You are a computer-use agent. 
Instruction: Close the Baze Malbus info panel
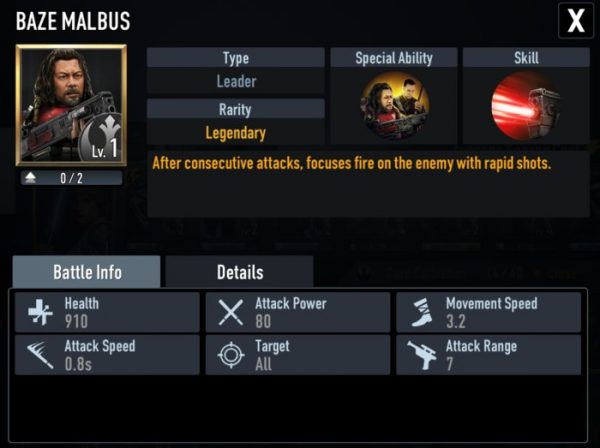point(576,19)
